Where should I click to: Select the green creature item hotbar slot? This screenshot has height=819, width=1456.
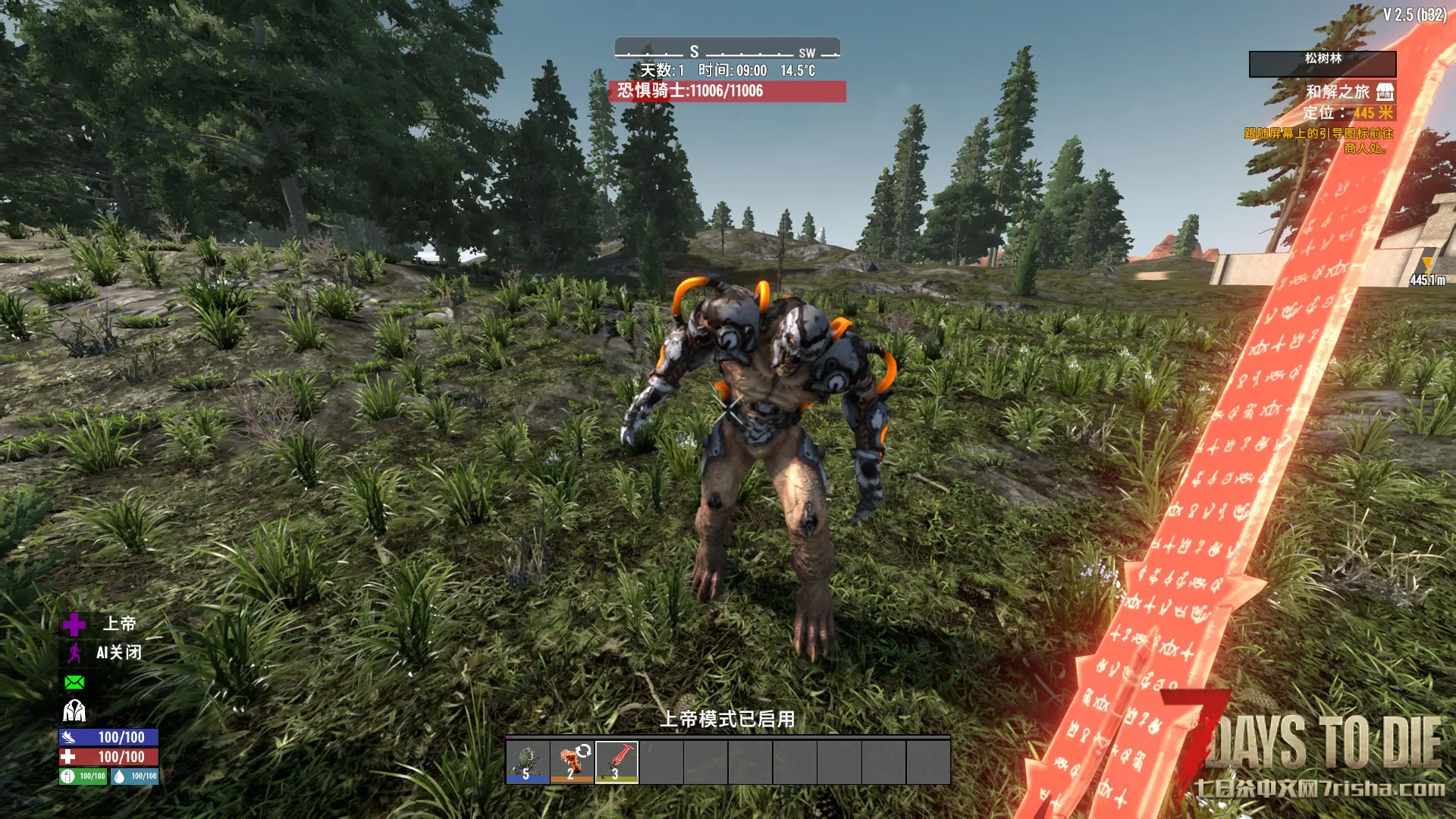tap(528, 761)
